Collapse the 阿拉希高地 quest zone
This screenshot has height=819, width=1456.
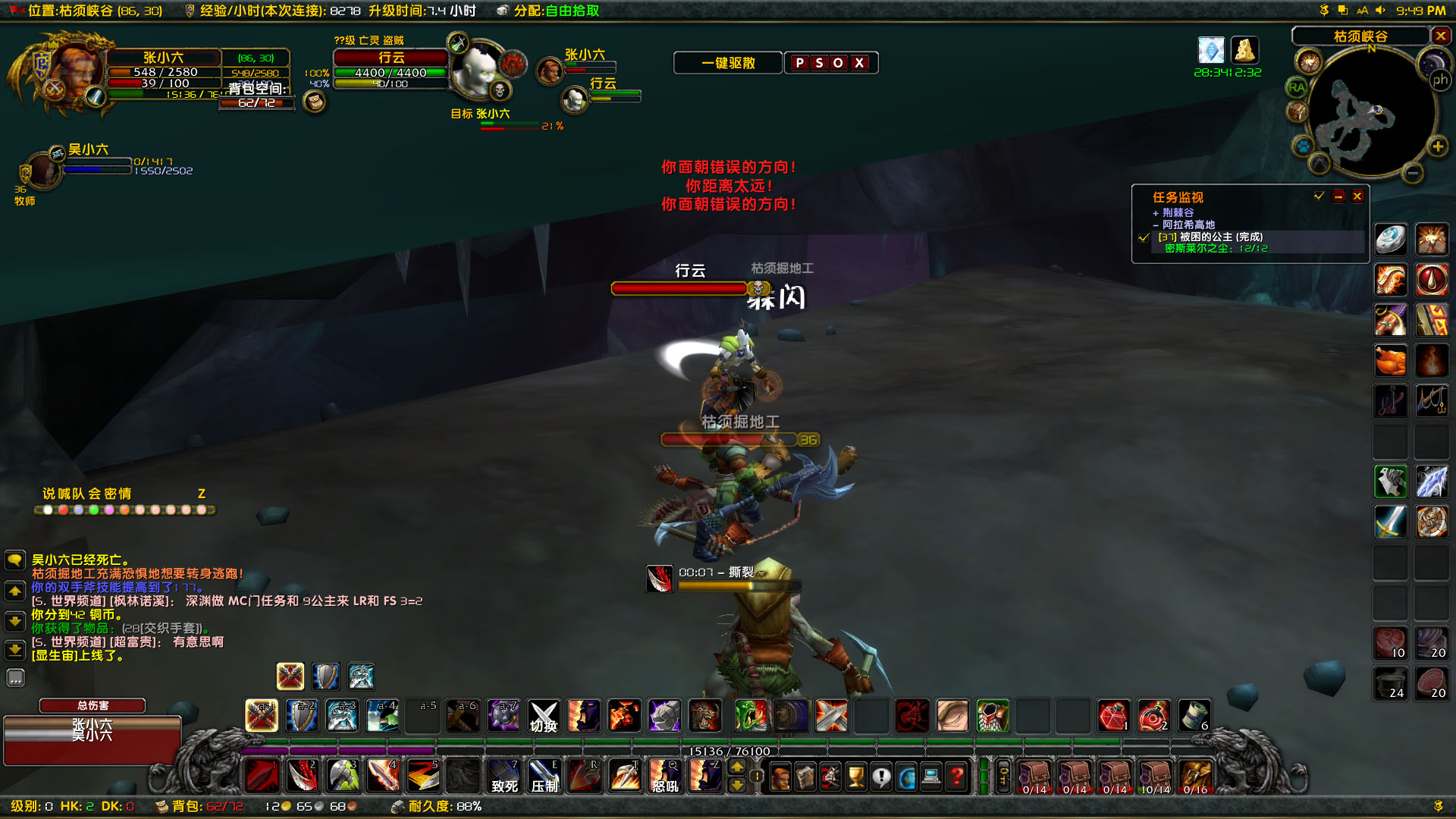click(1156, 225)
